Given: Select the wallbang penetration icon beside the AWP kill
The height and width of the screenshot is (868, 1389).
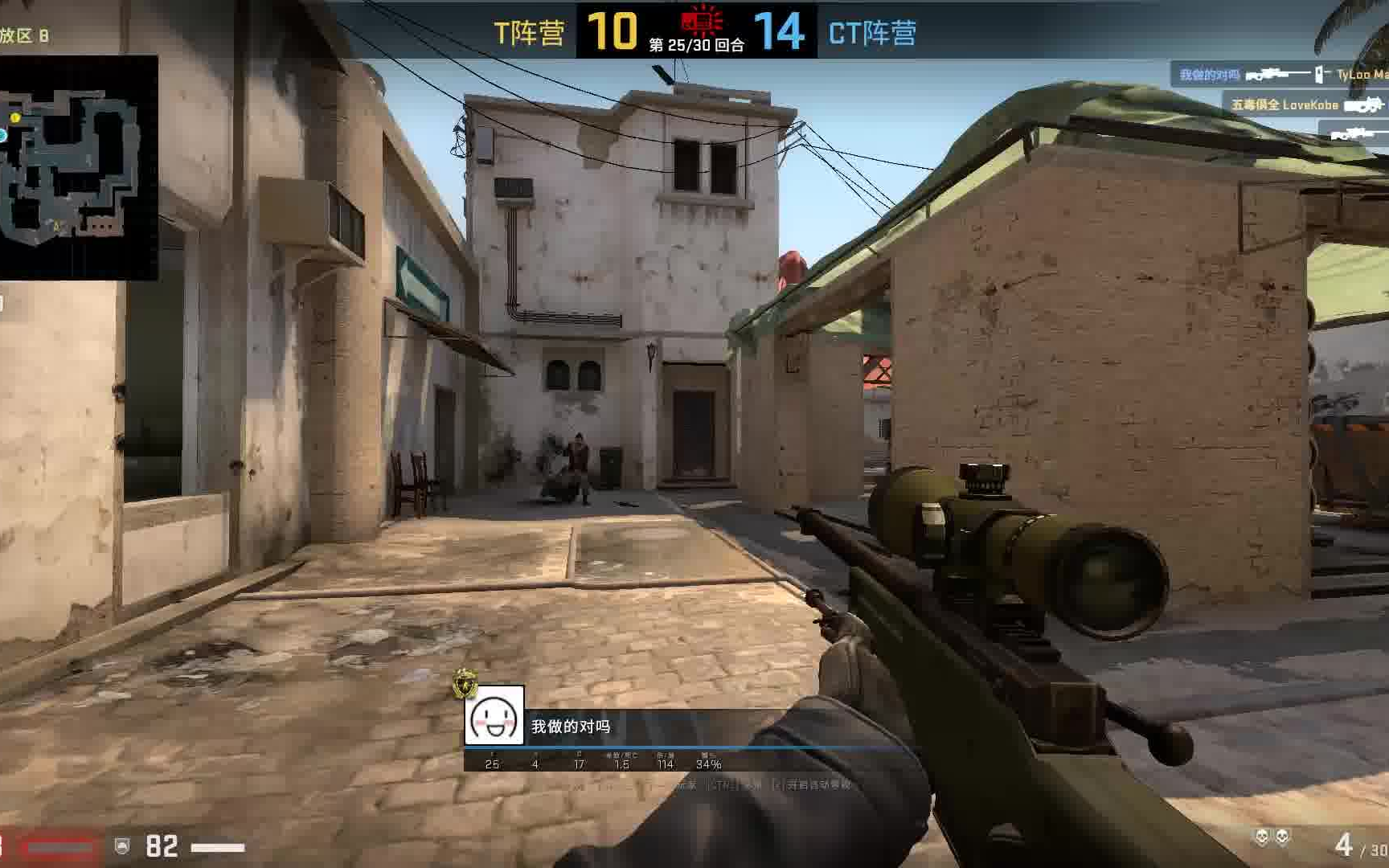Looking at the screenshot, I should coord(1319,73).
